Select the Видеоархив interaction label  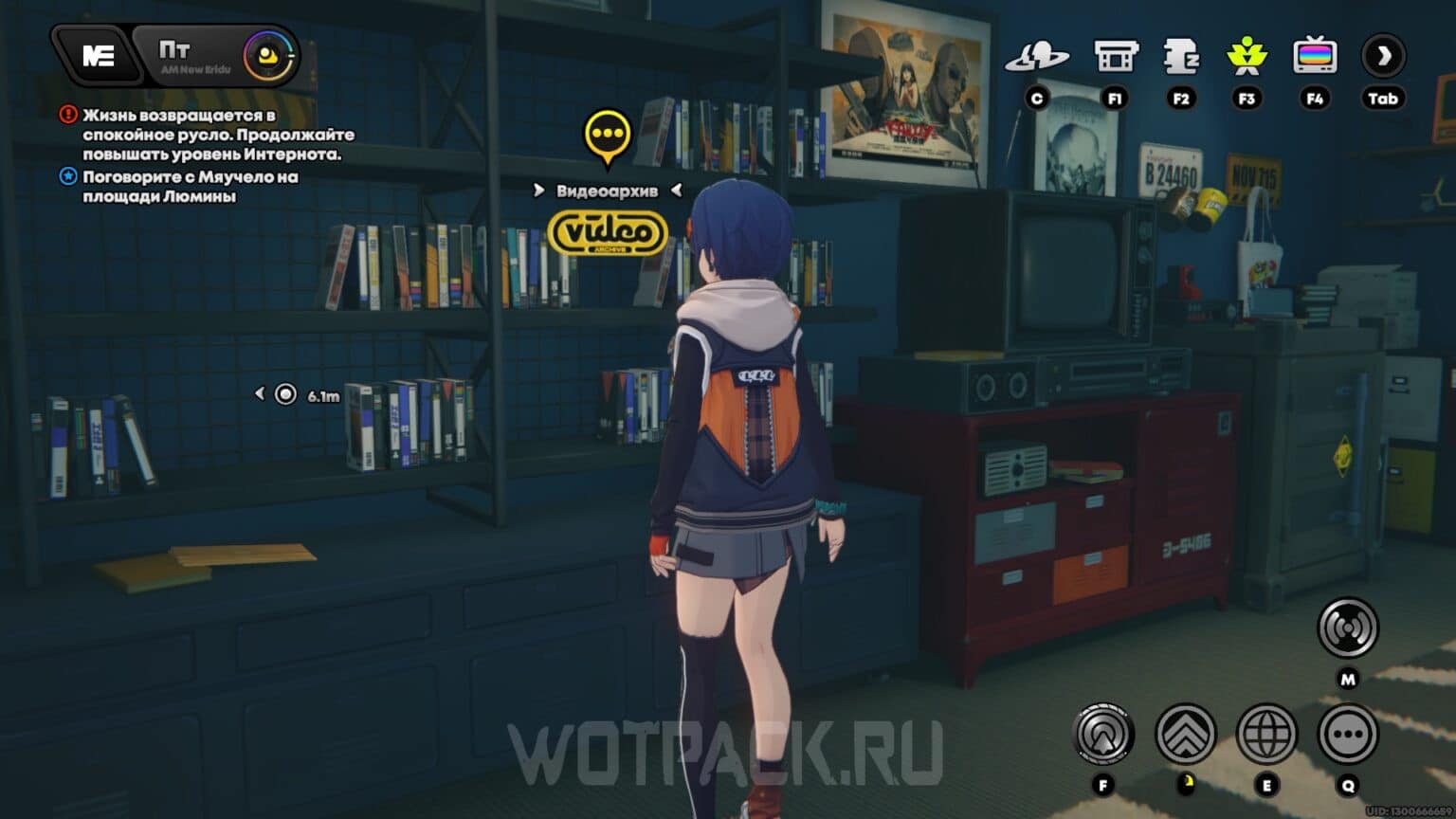pyautogui.click(x=607, y=190)
